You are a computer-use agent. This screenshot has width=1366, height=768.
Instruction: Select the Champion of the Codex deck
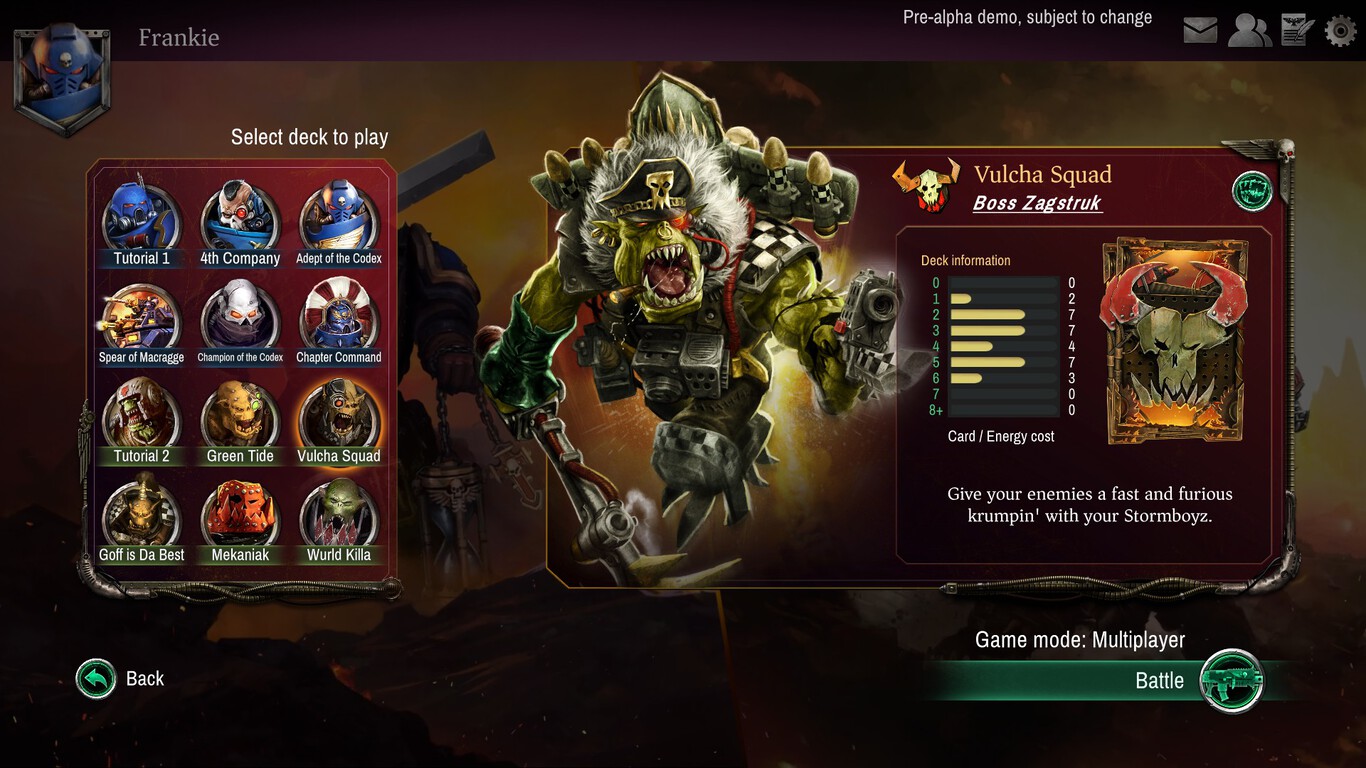(x=240, y=313)
